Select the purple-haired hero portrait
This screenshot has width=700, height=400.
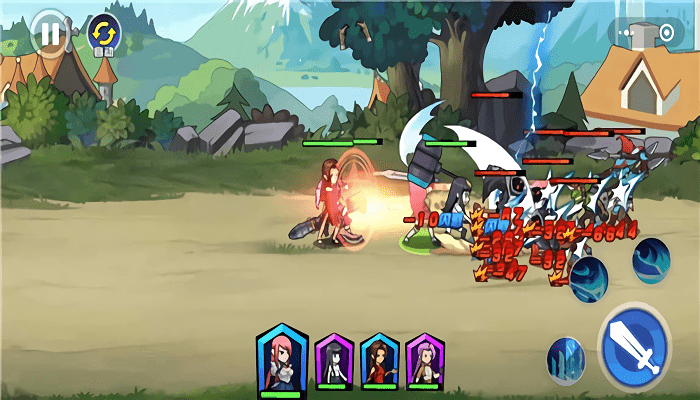click(425, 361)
